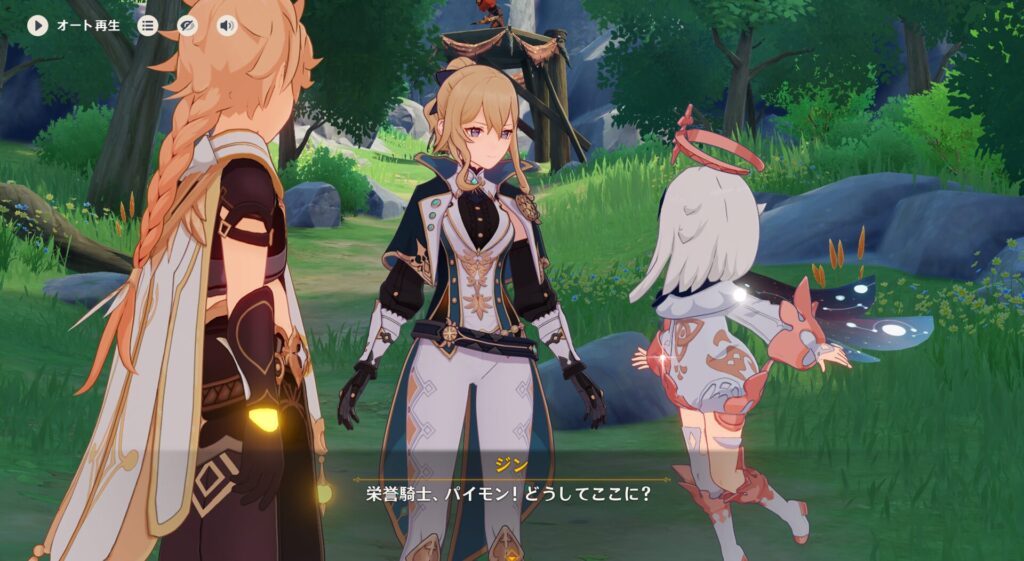
Task: Toggle the オート再生 auto-play button
Action: tap(38, 26)
